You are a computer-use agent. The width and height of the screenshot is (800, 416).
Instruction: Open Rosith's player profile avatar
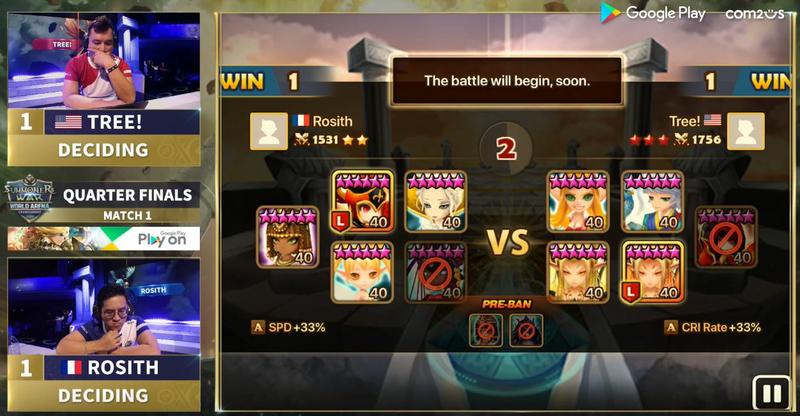click(x=268, y=131)
